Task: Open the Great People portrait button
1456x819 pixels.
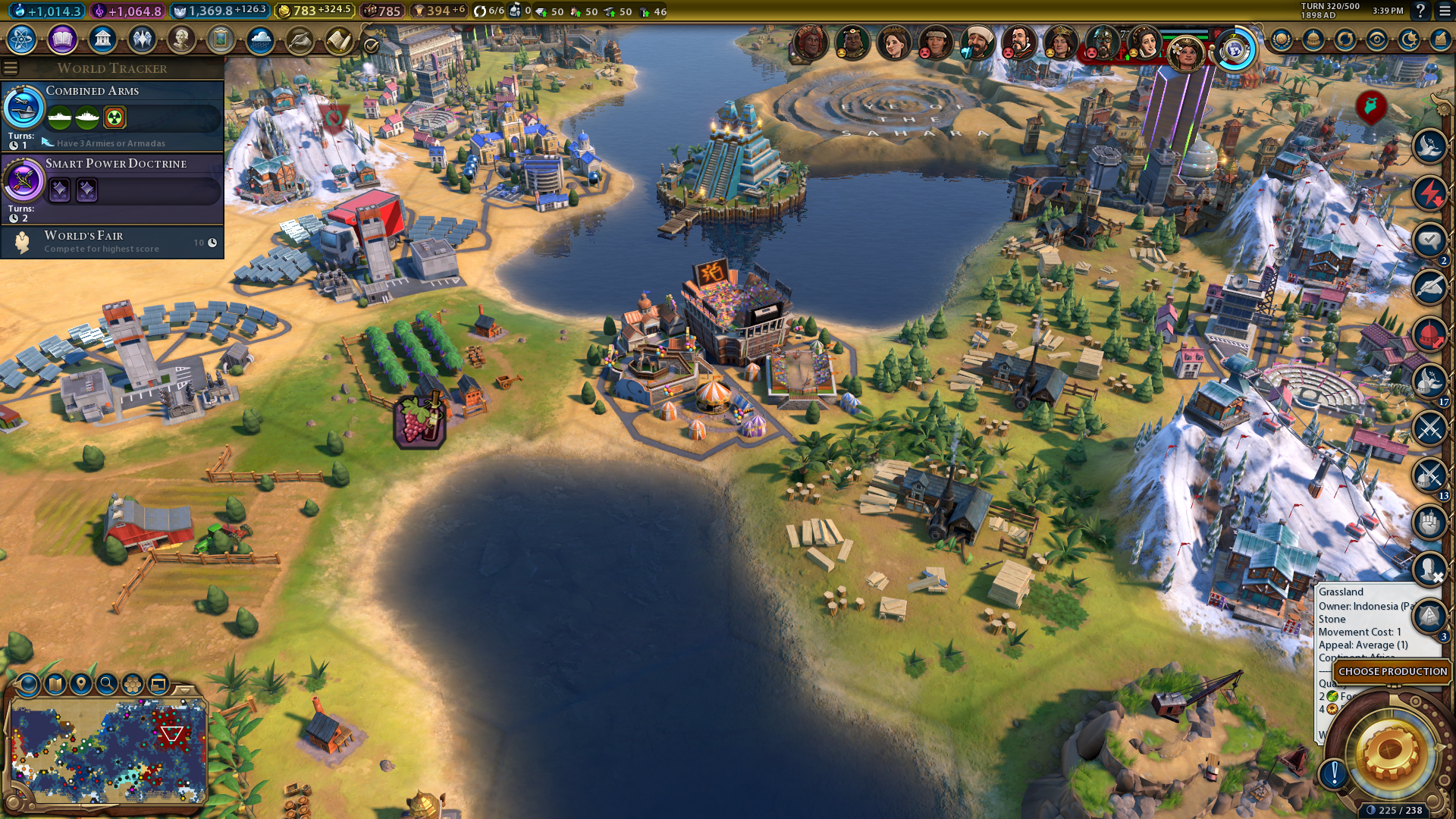Action: click(x=181, y=39)
